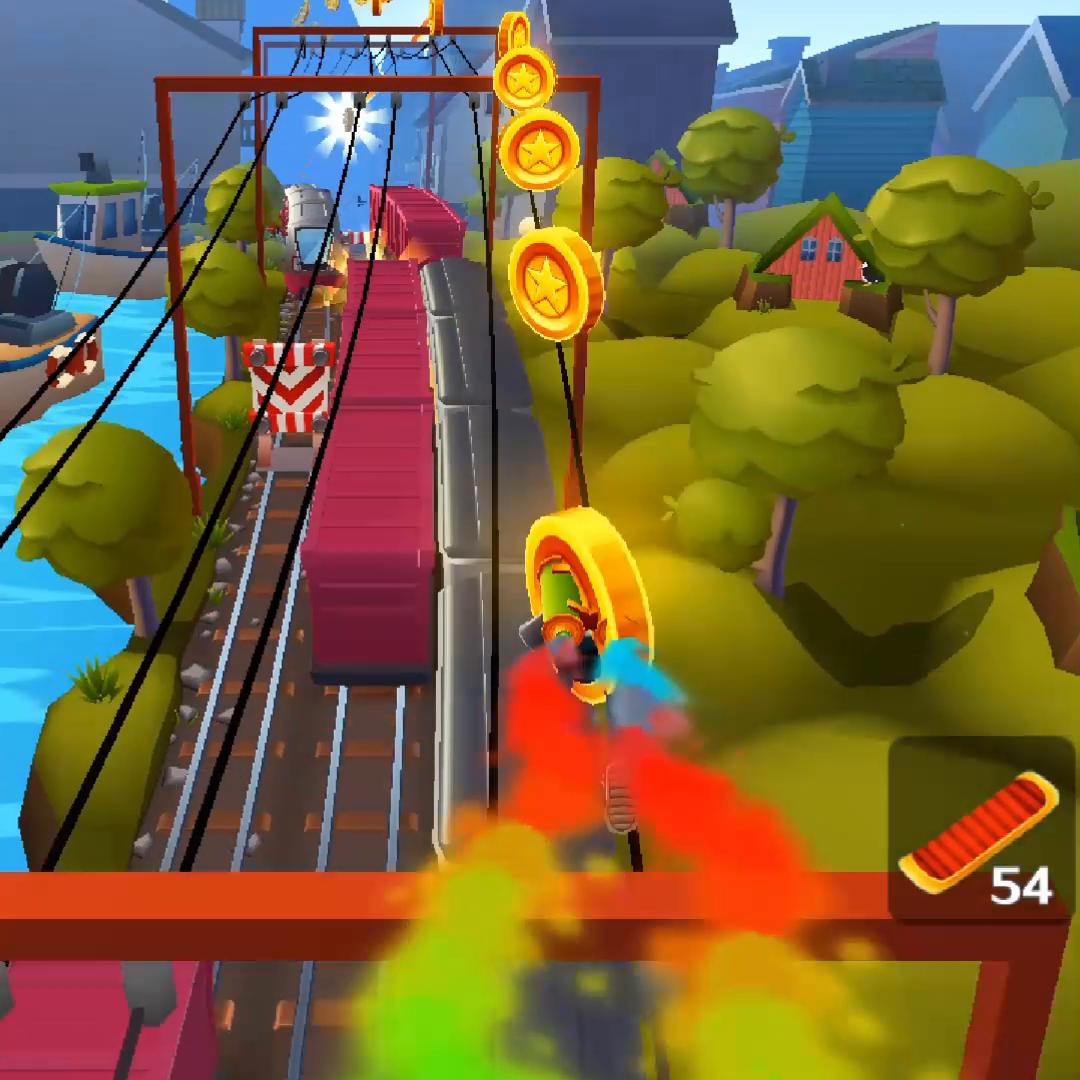Activate the hoverboard button showing 54
Screen dimensions: 1080x1080
[x=980, y=830]
